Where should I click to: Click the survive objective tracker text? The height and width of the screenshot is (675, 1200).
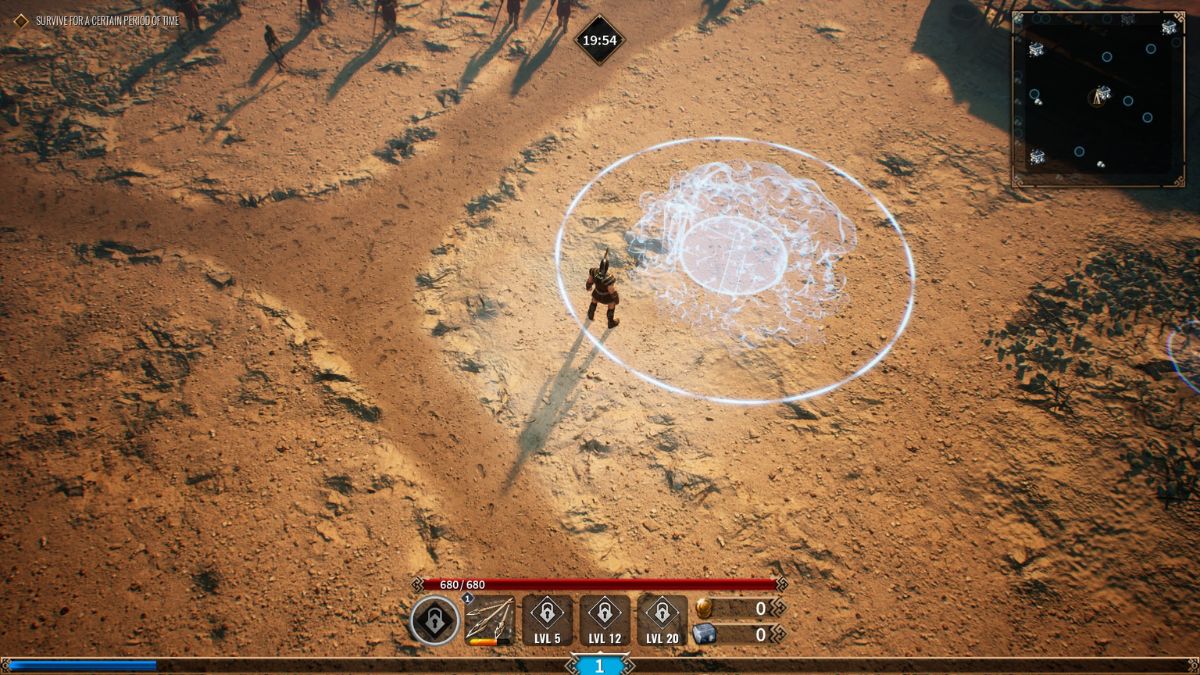pyautogui.click(x=108, y=20)
